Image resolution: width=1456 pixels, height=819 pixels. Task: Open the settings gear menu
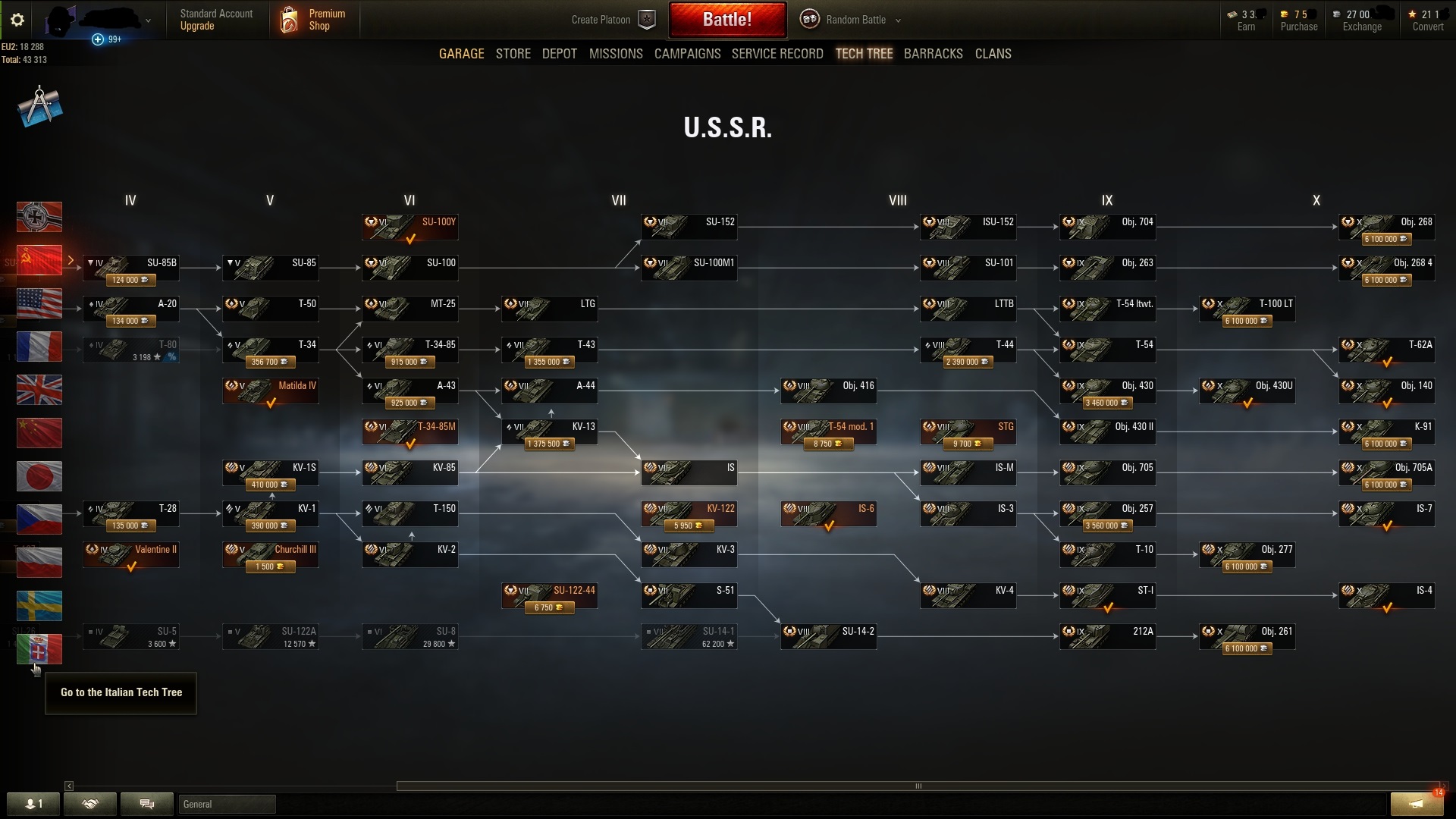[x=17, y=20]
